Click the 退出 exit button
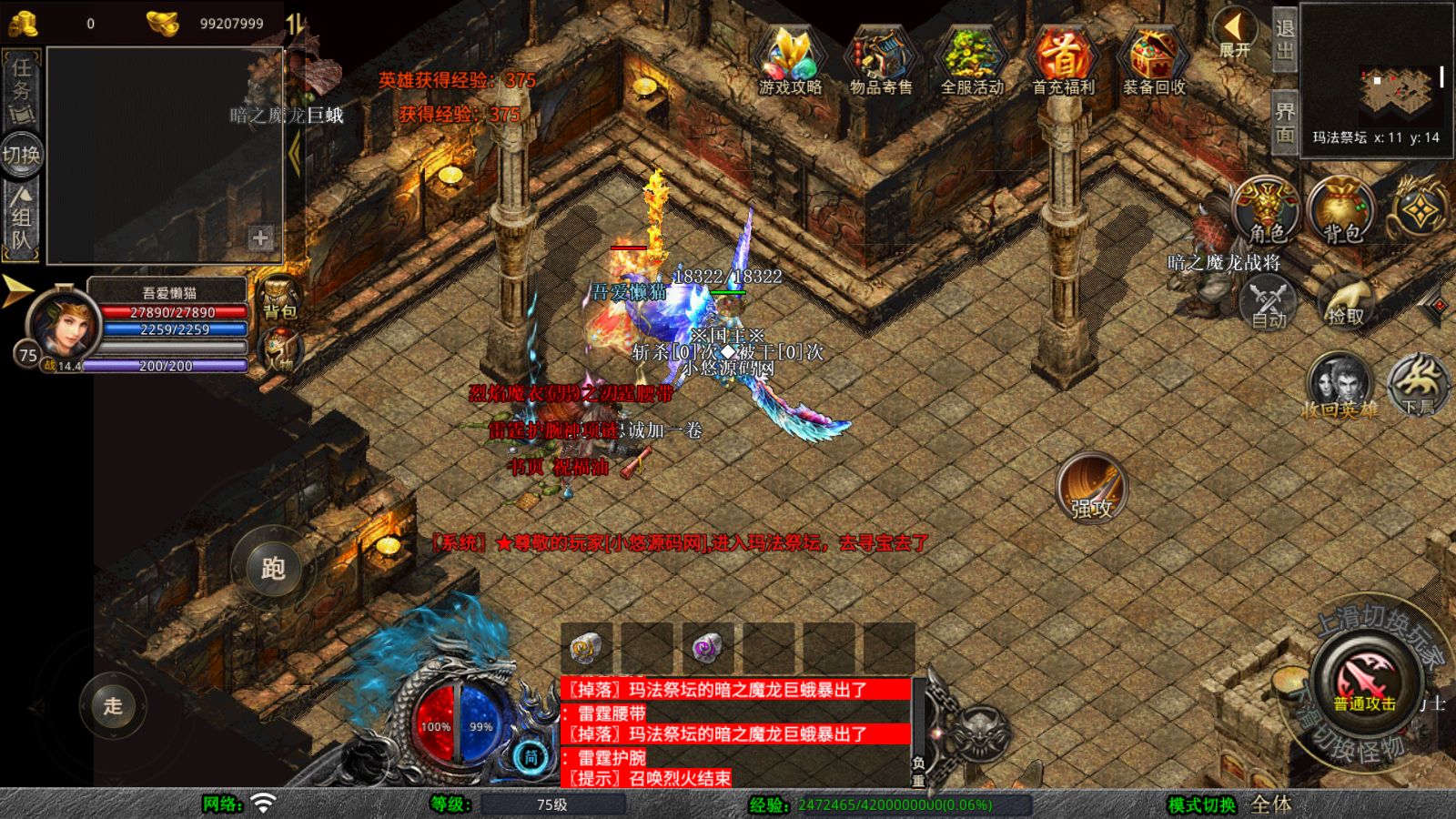The width and height of the screenshot is (1456, 819). [x=1284, y=41]
